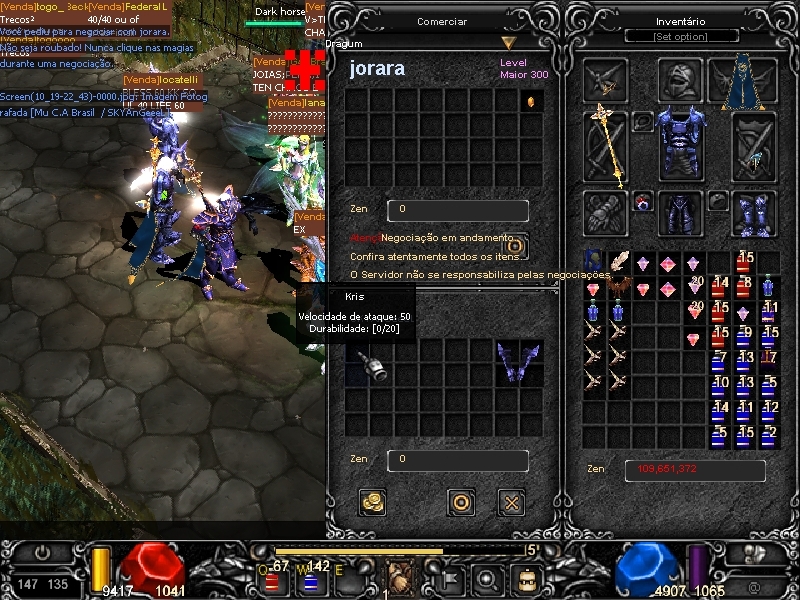
Task: Click the equipped blue boots slot
Action: click(753, 213)
